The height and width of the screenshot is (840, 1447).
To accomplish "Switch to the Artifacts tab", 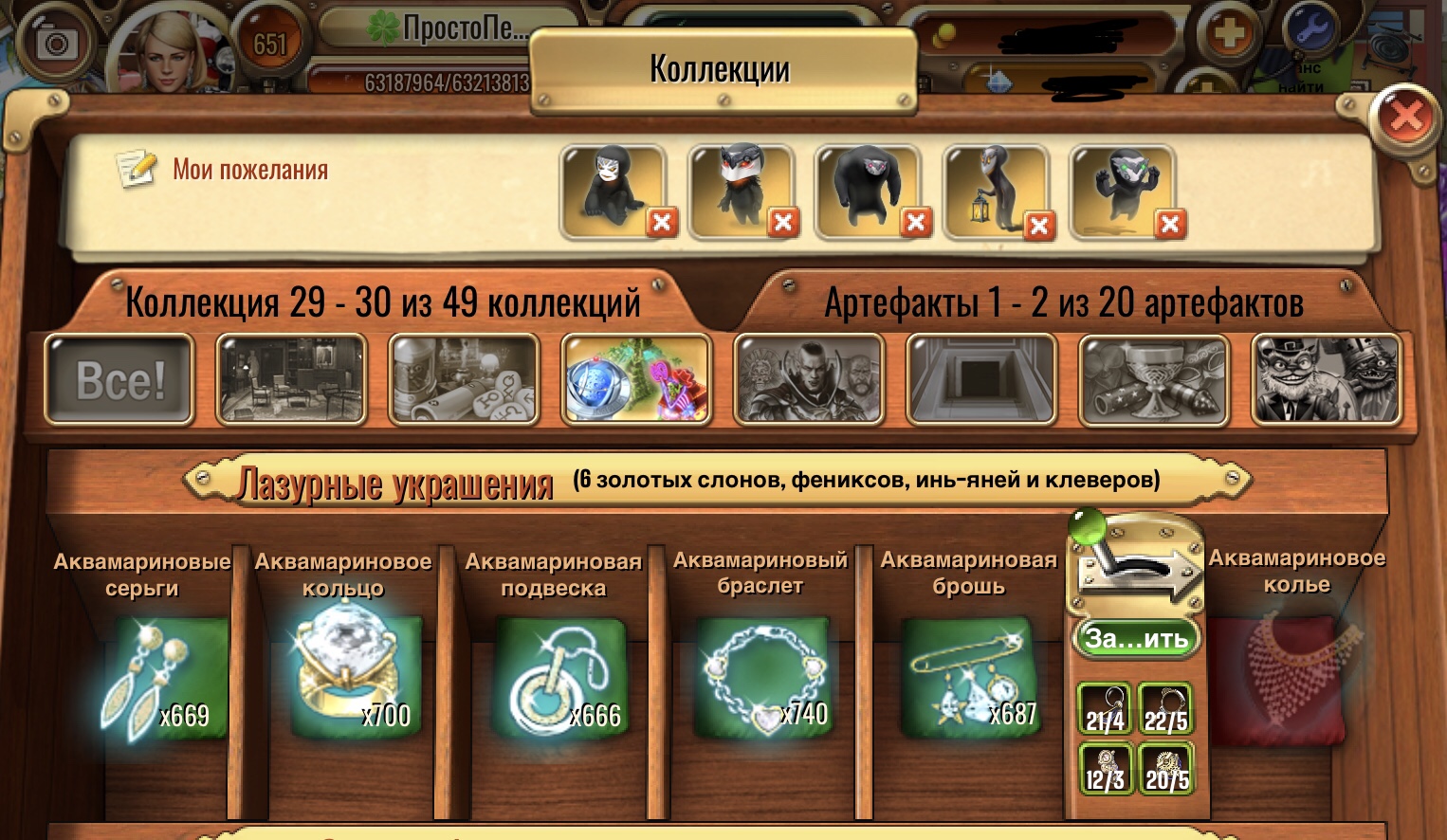I will click(1063, 302).
